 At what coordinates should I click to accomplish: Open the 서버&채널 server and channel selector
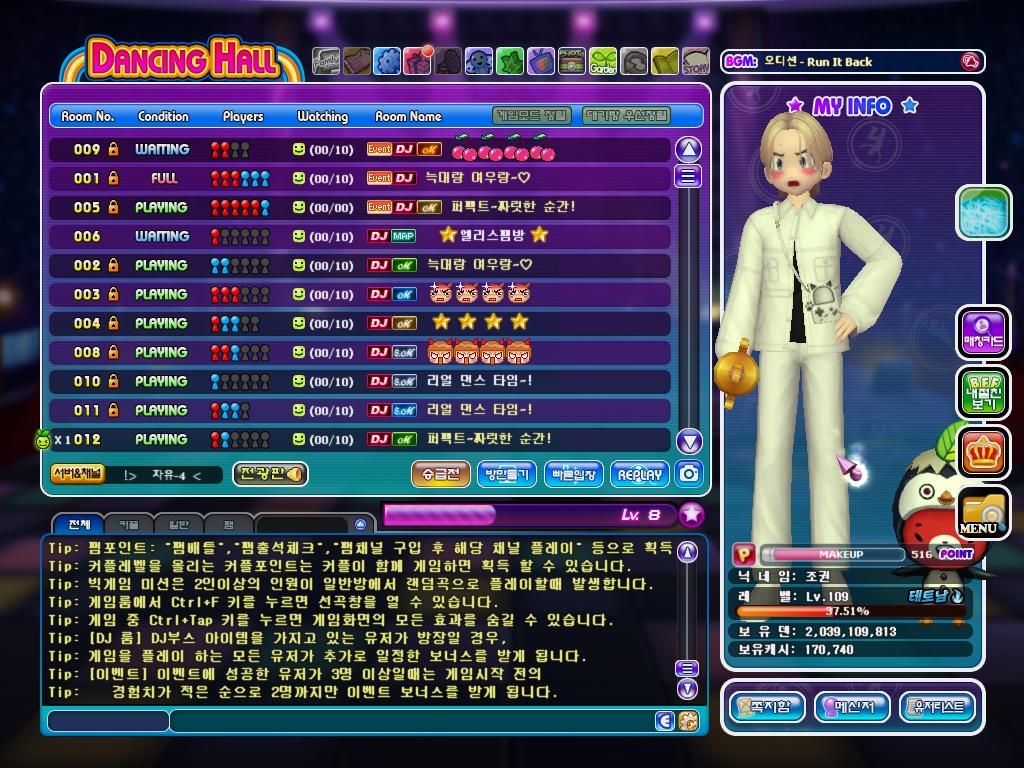(77, 474)
